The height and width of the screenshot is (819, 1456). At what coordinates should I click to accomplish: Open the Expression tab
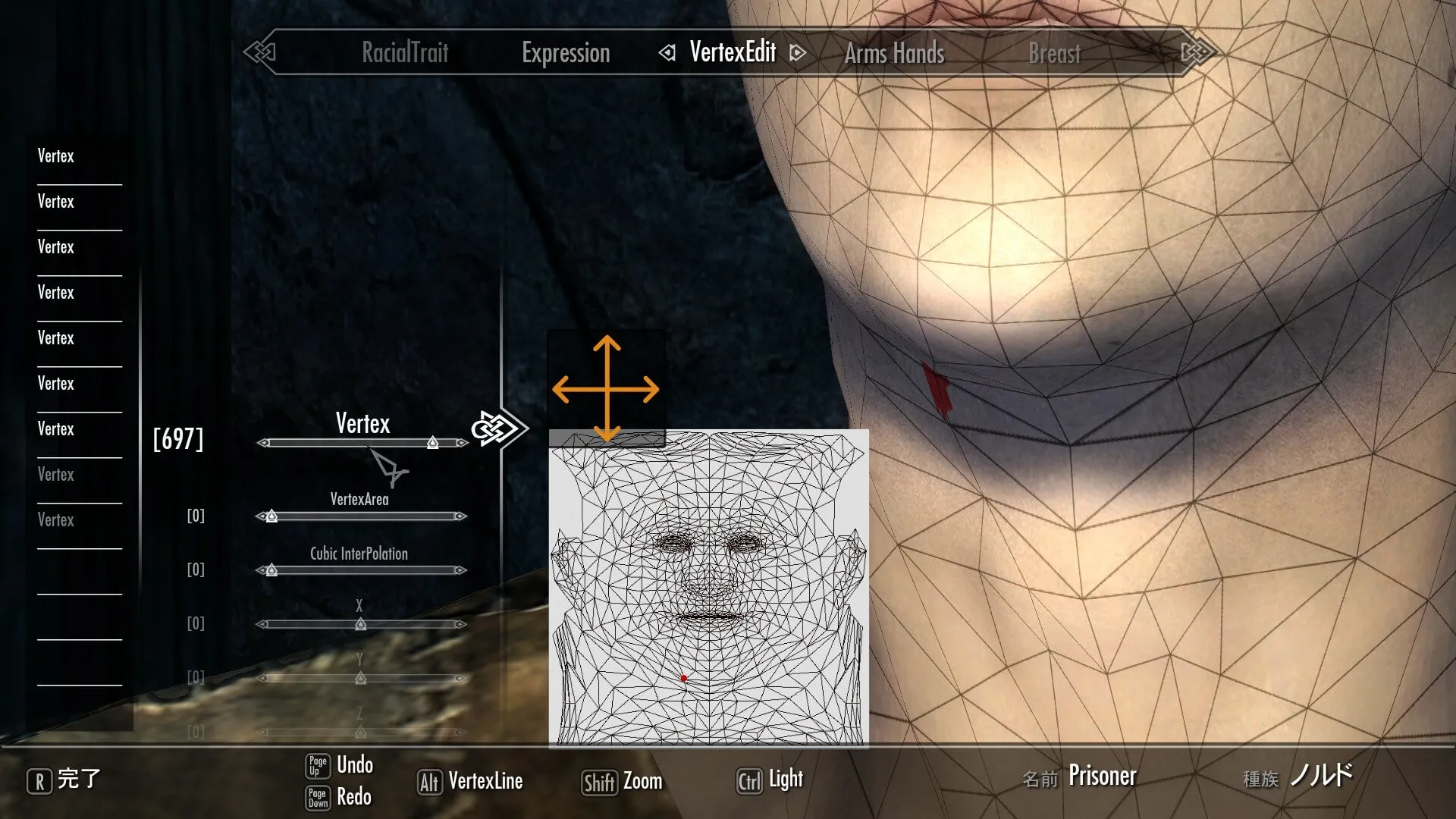[566, 53]
